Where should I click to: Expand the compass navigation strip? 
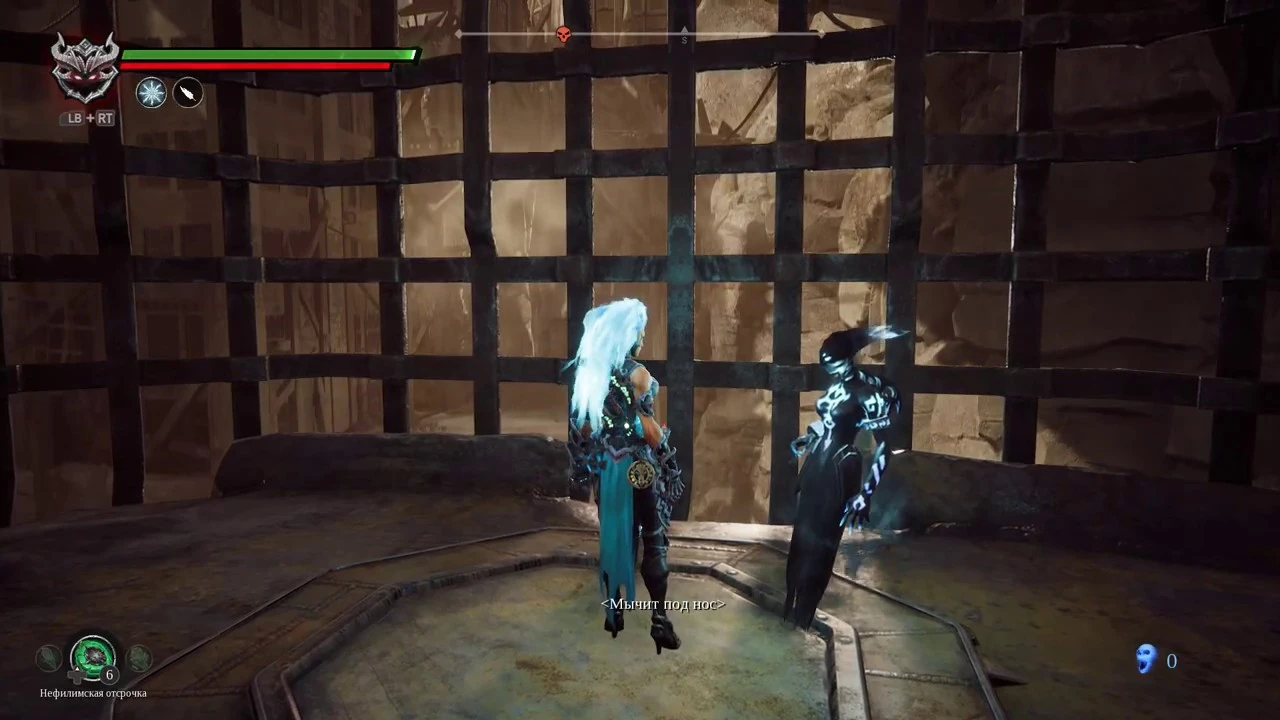pos(640,35)
